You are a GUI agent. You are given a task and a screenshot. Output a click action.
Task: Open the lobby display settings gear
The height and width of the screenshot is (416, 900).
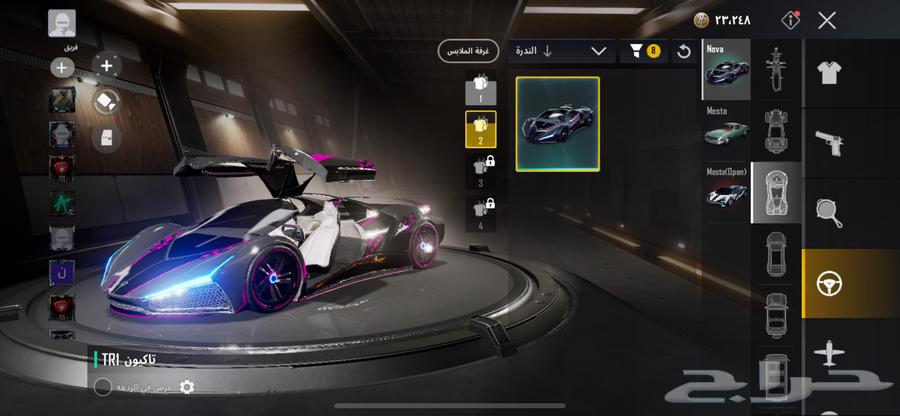(x=186, y=387)
